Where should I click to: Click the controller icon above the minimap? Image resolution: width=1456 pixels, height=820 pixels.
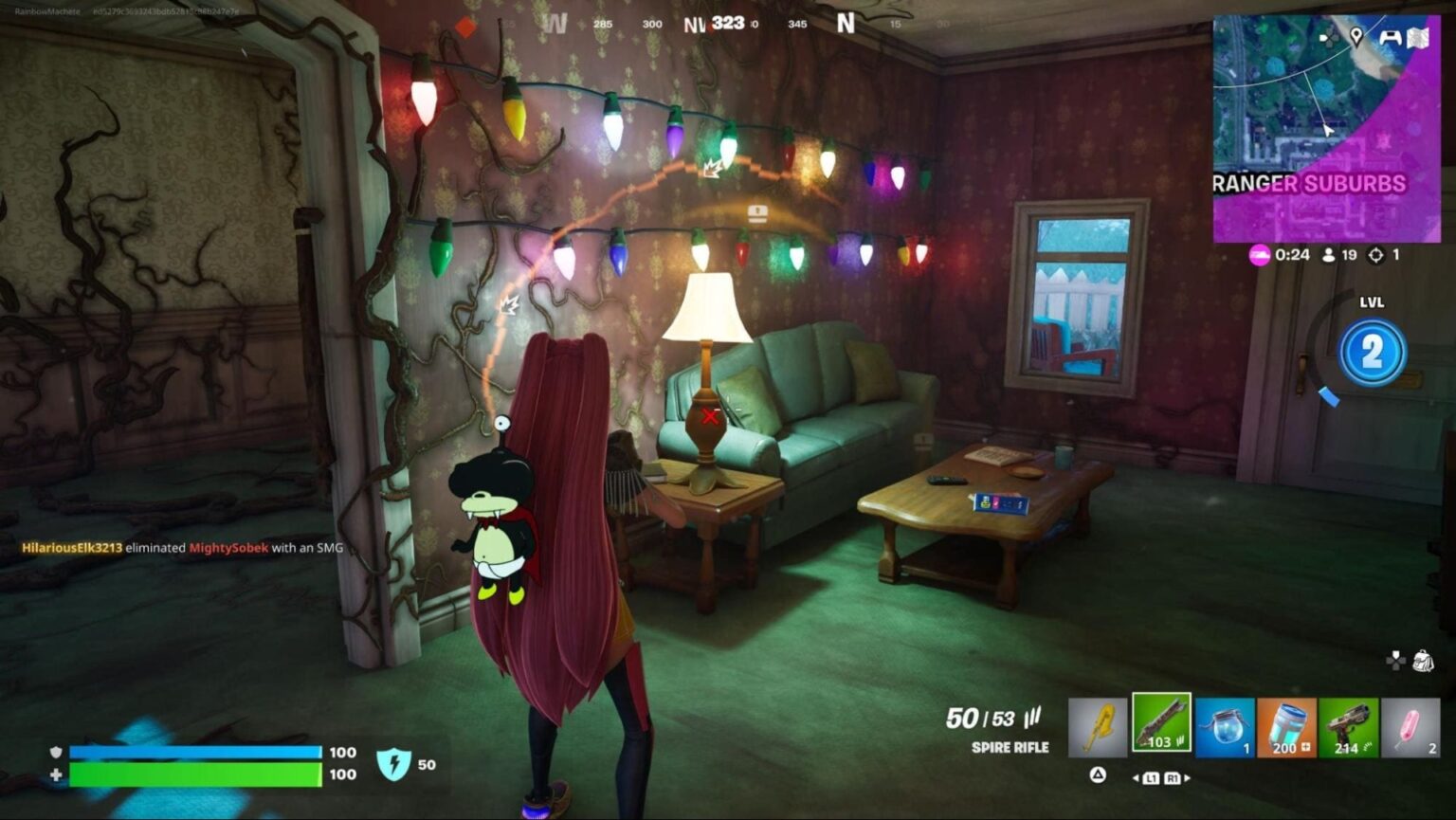click(1390, 39)
